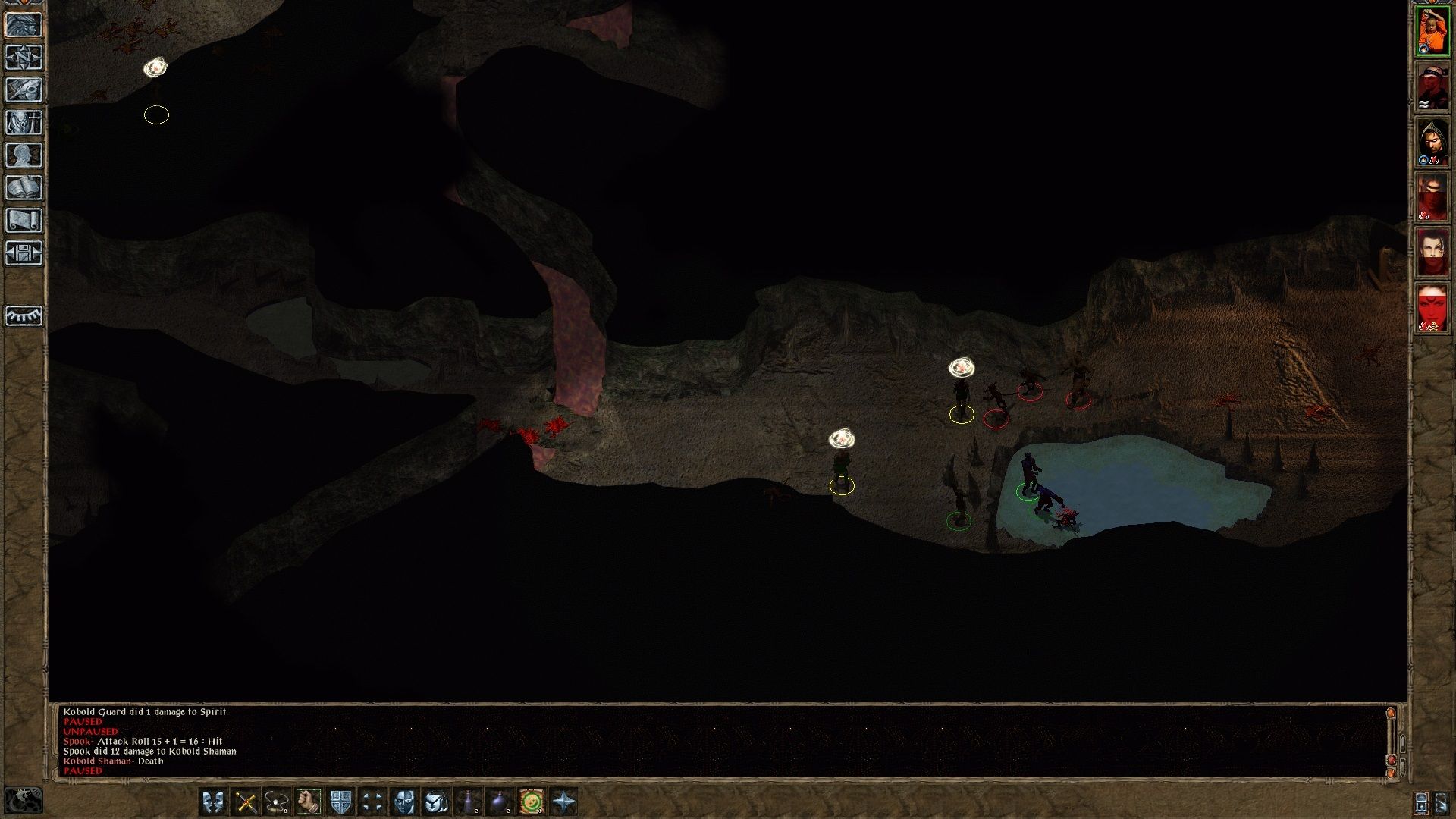
Task: Open the journal with the quill icon
Action: pos(24,90)
